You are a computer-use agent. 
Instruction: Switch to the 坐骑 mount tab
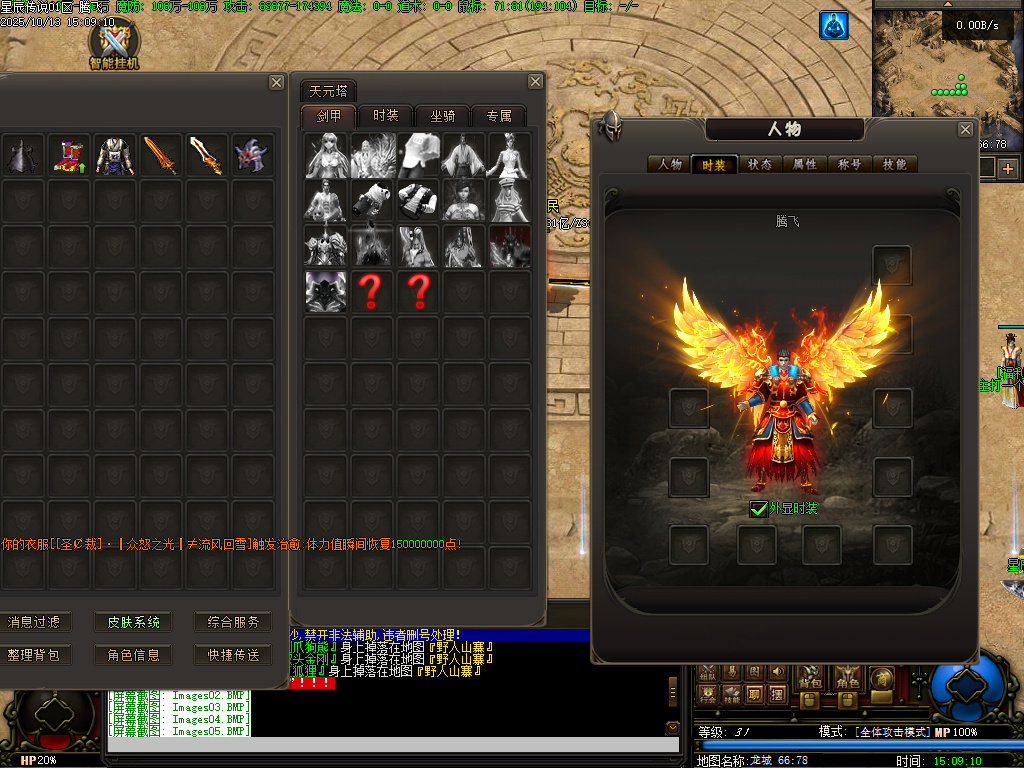(x=443, y=116)
